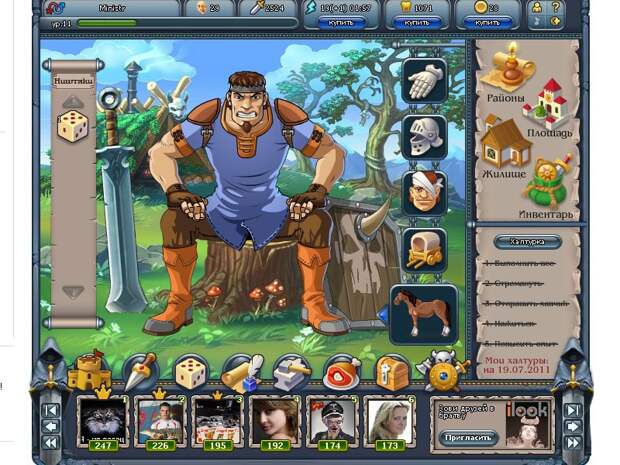
Task: Select the gauntlet equipment slot
Action: coord(423,81)
